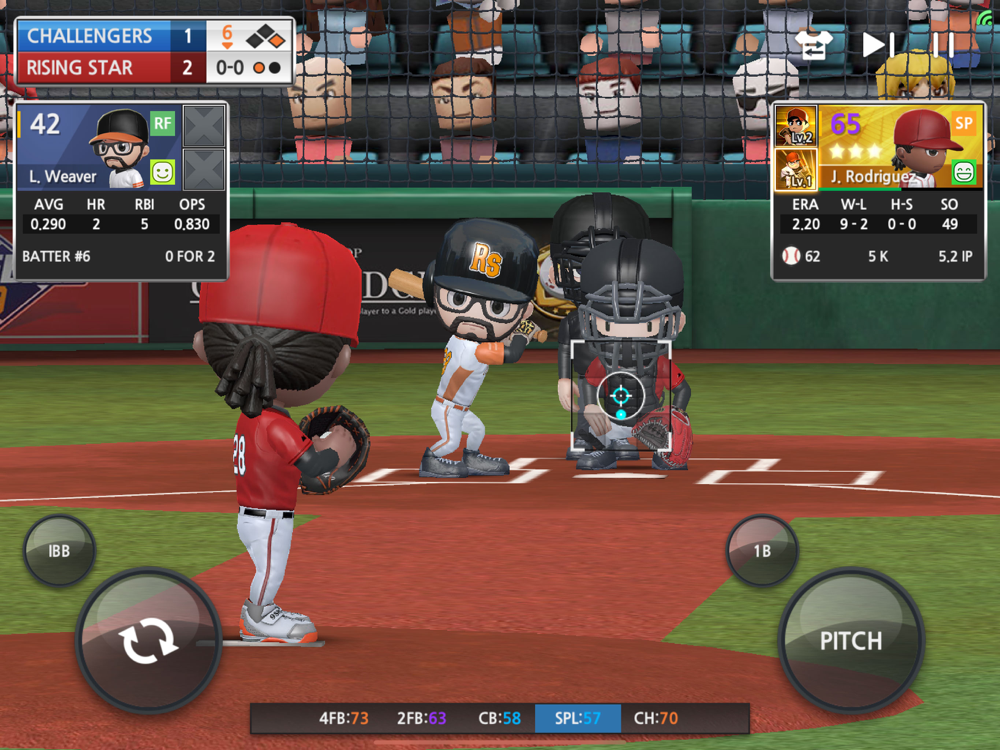Click the pitch aiming crosshair in strike zone
Viewport: 1000px width, 750px height.
(621, 396)
